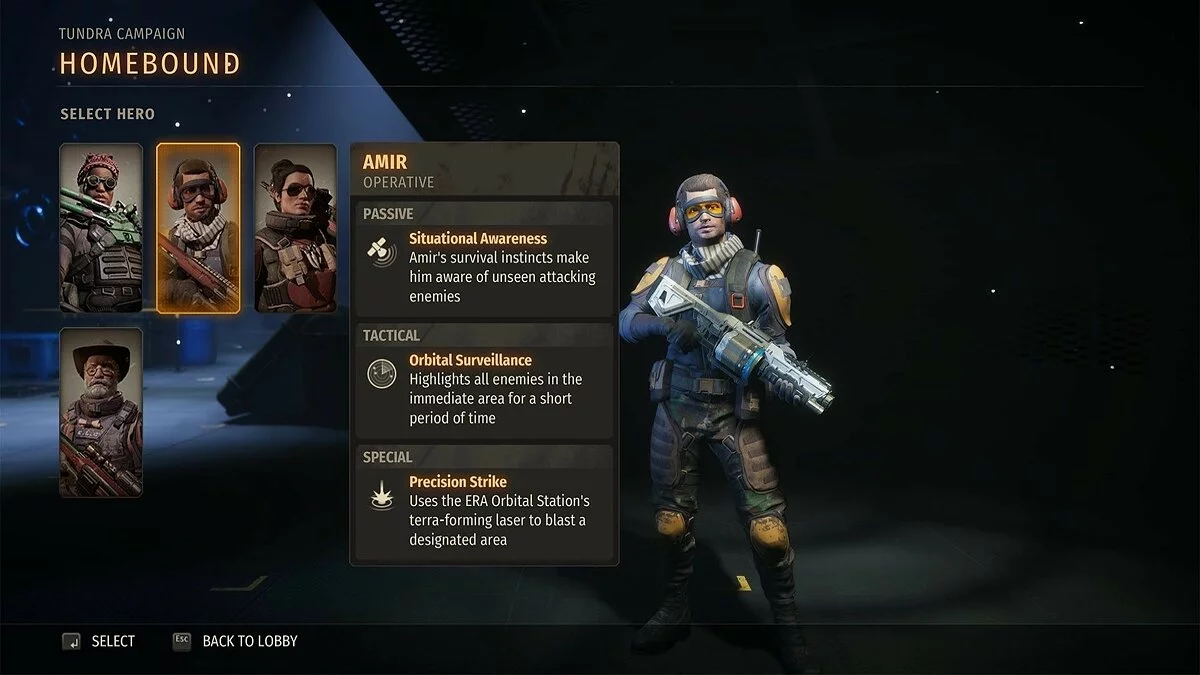
Task: Click the Select button to confirm hero
Action: click(x=99, y=641)
